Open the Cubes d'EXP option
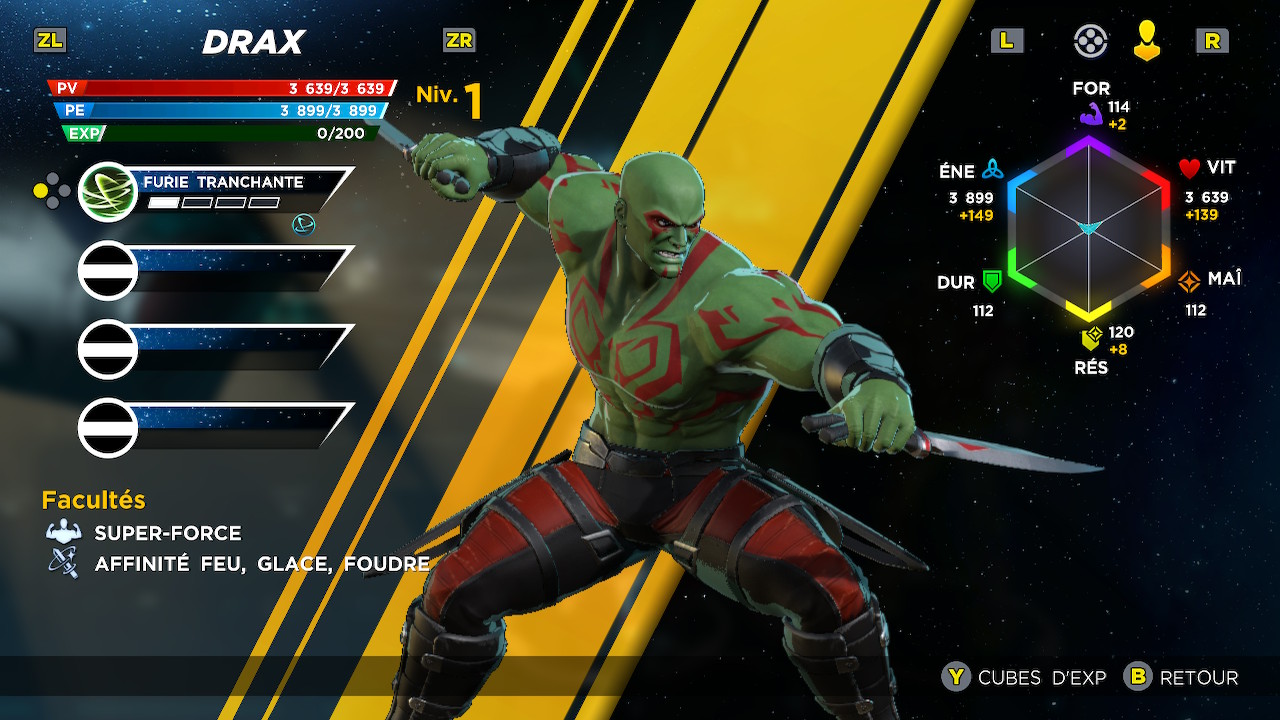1280x720 pixels. 1026,677
